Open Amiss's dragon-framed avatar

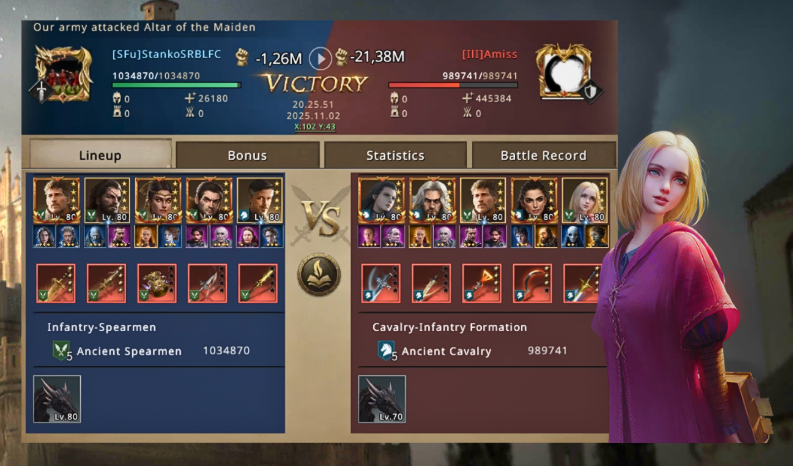click(561, 70)
